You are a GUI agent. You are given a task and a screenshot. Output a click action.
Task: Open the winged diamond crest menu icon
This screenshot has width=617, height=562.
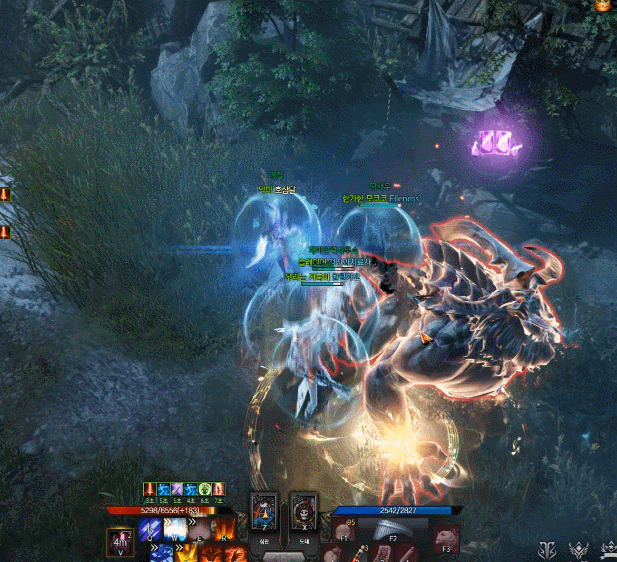pyautogui.click(x=579, y=550)
